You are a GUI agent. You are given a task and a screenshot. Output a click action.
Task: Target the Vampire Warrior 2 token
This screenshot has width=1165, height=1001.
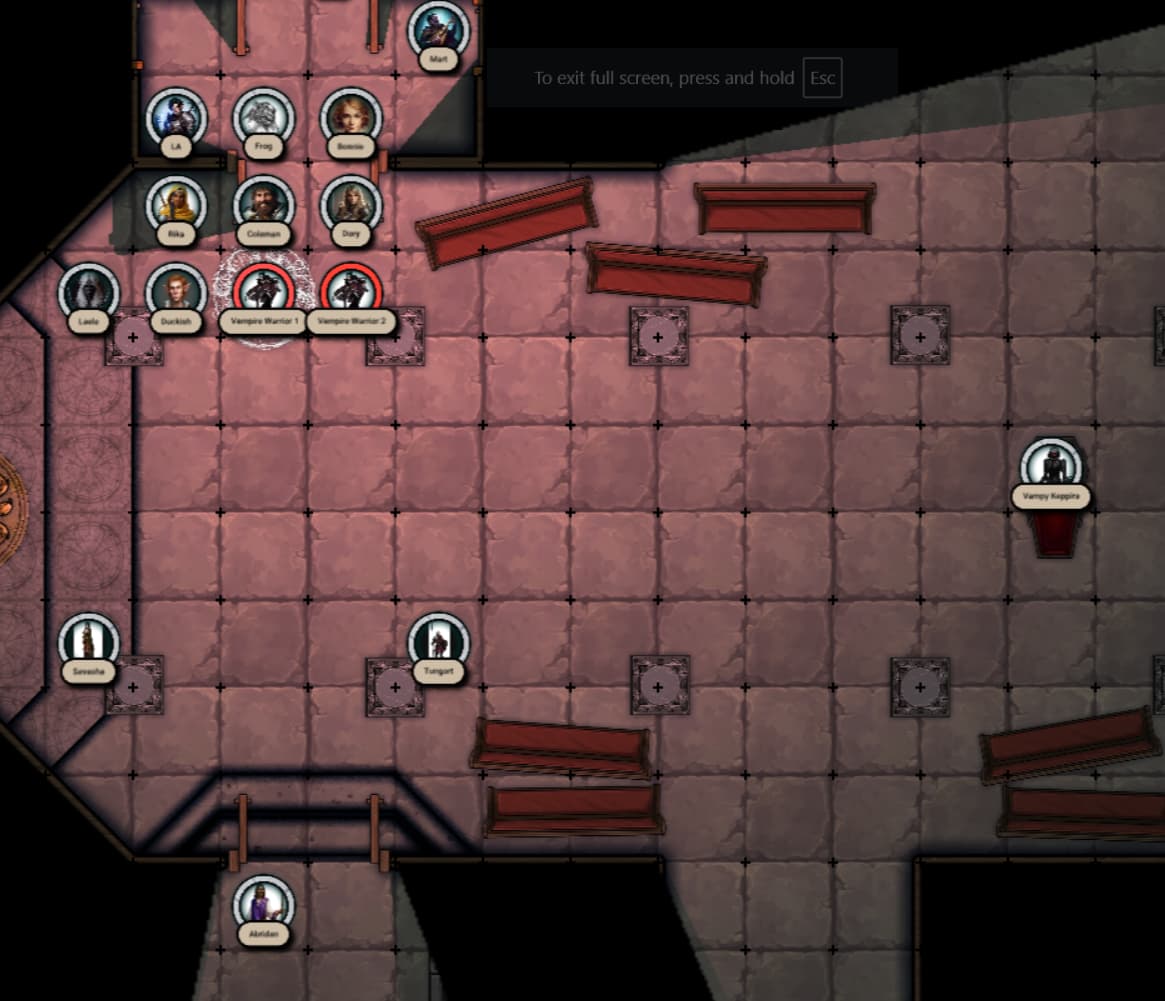tap(351, 292)
